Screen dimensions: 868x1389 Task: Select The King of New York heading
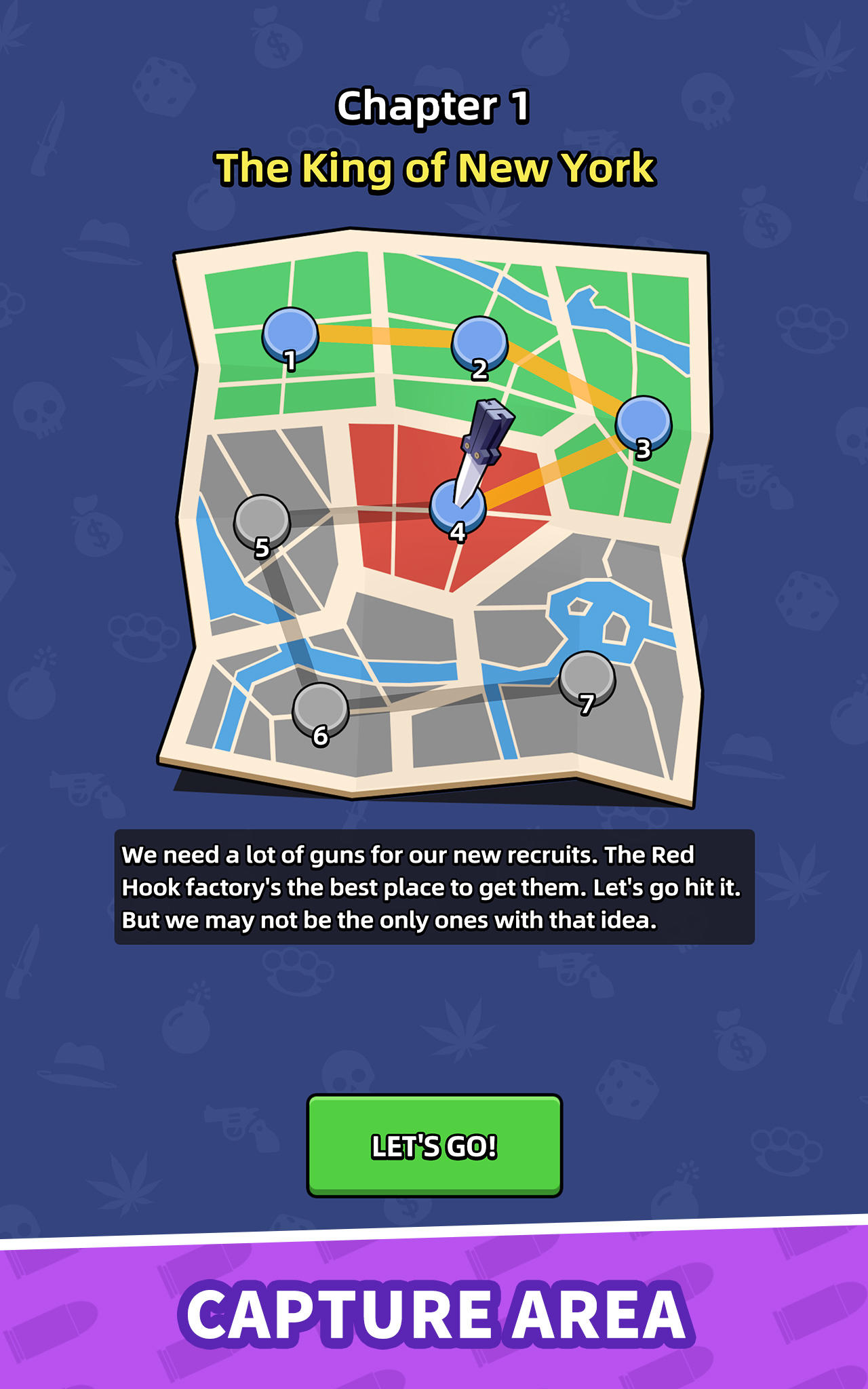(x=434, y=168)
